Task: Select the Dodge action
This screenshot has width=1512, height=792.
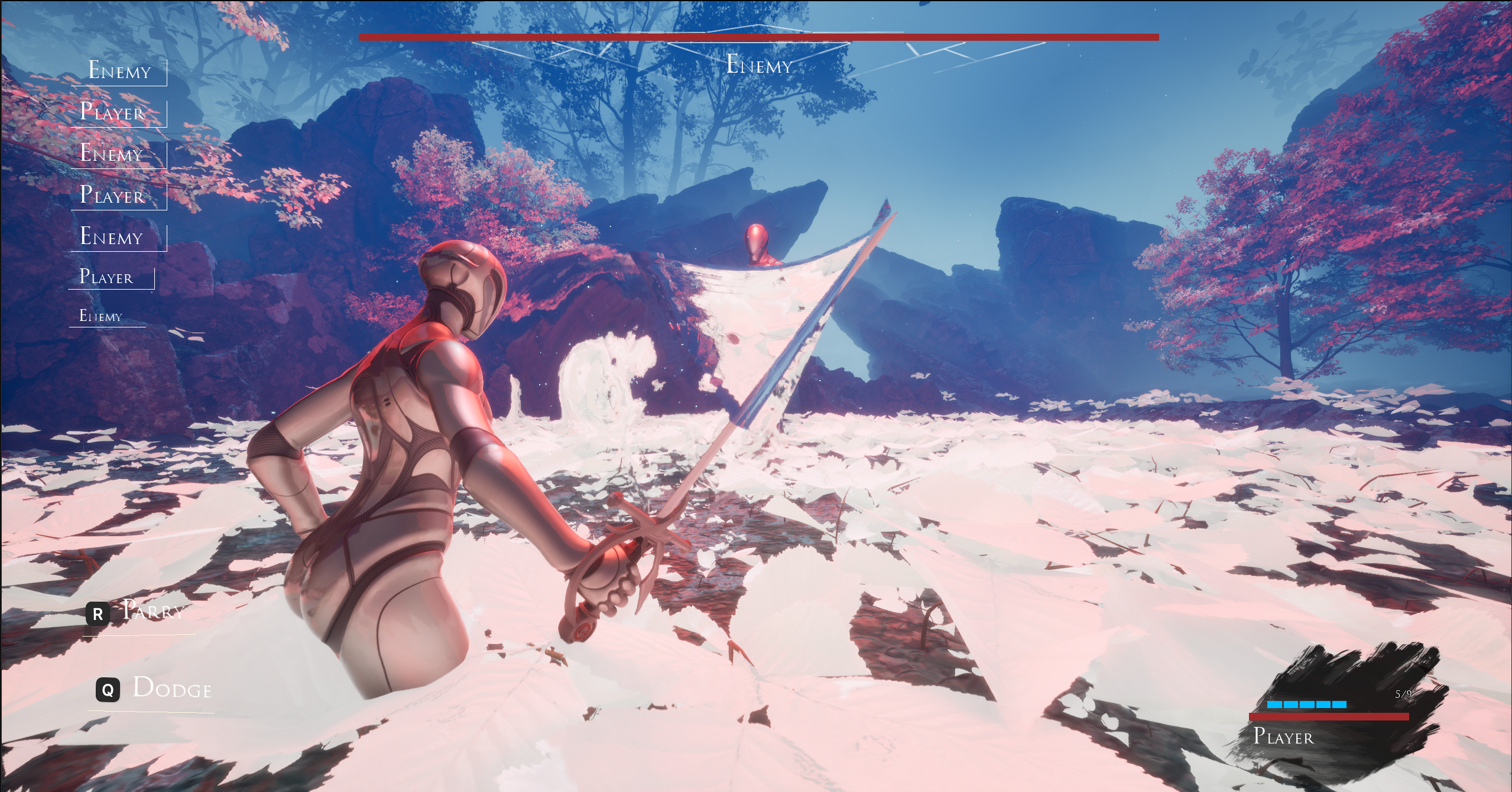Action: click(x=155, y=689)
